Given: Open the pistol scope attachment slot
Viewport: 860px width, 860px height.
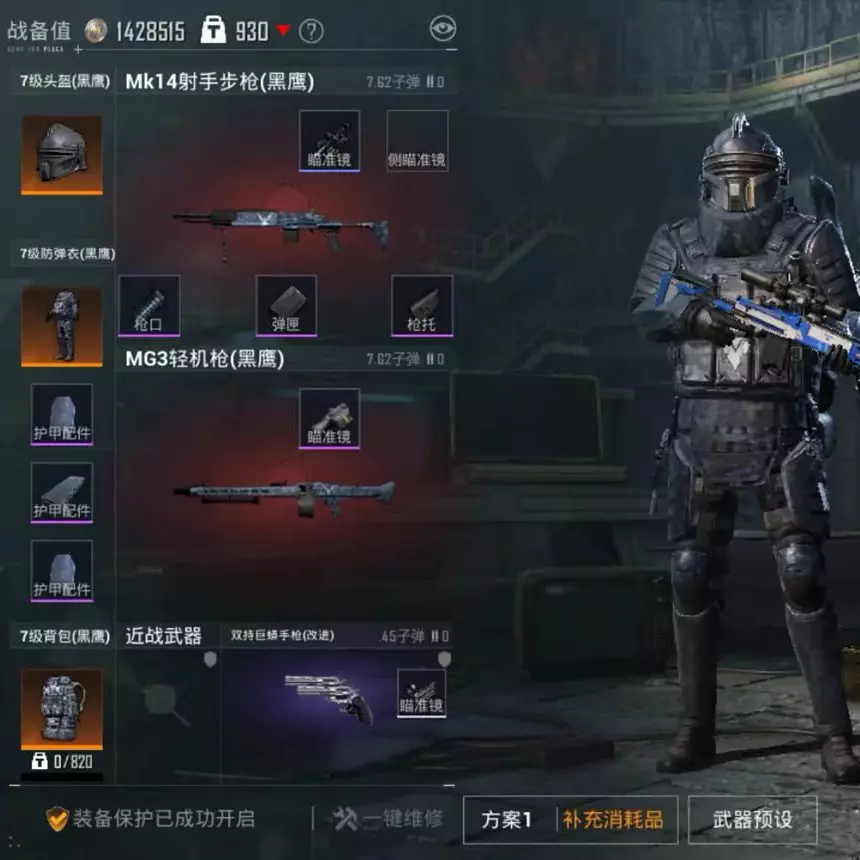Looking at the screenshot, I should pos(421,692).
